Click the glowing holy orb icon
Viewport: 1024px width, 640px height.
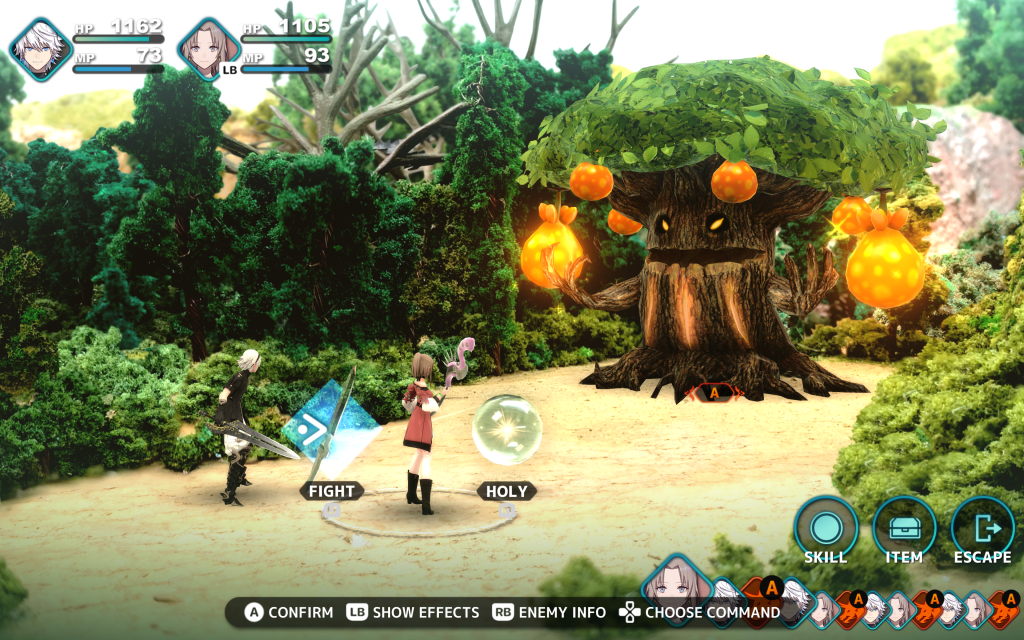click(507, 430)
